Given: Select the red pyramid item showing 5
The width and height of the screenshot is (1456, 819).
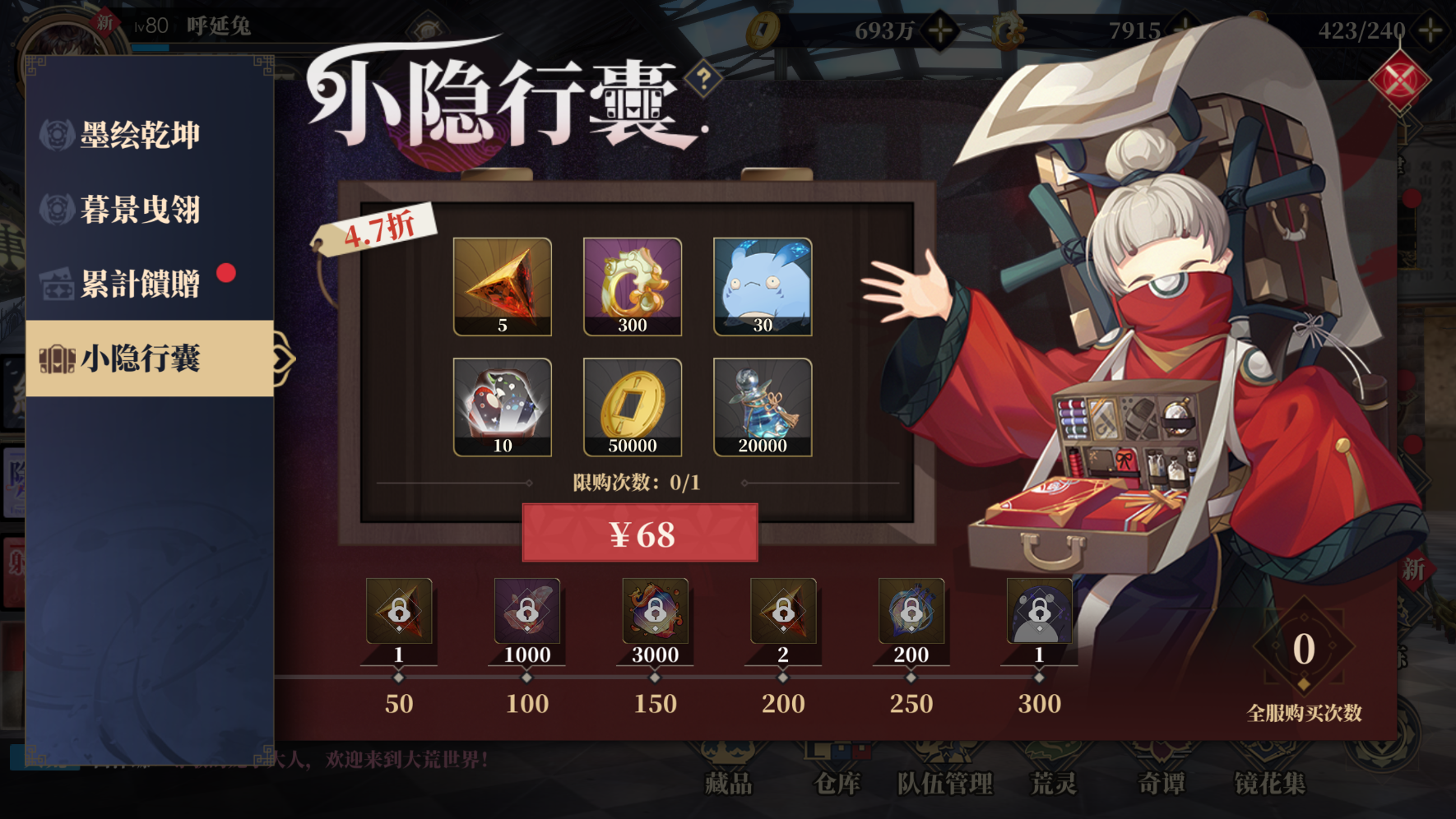Looking at the screenshot, I should (x=503, y=285).
